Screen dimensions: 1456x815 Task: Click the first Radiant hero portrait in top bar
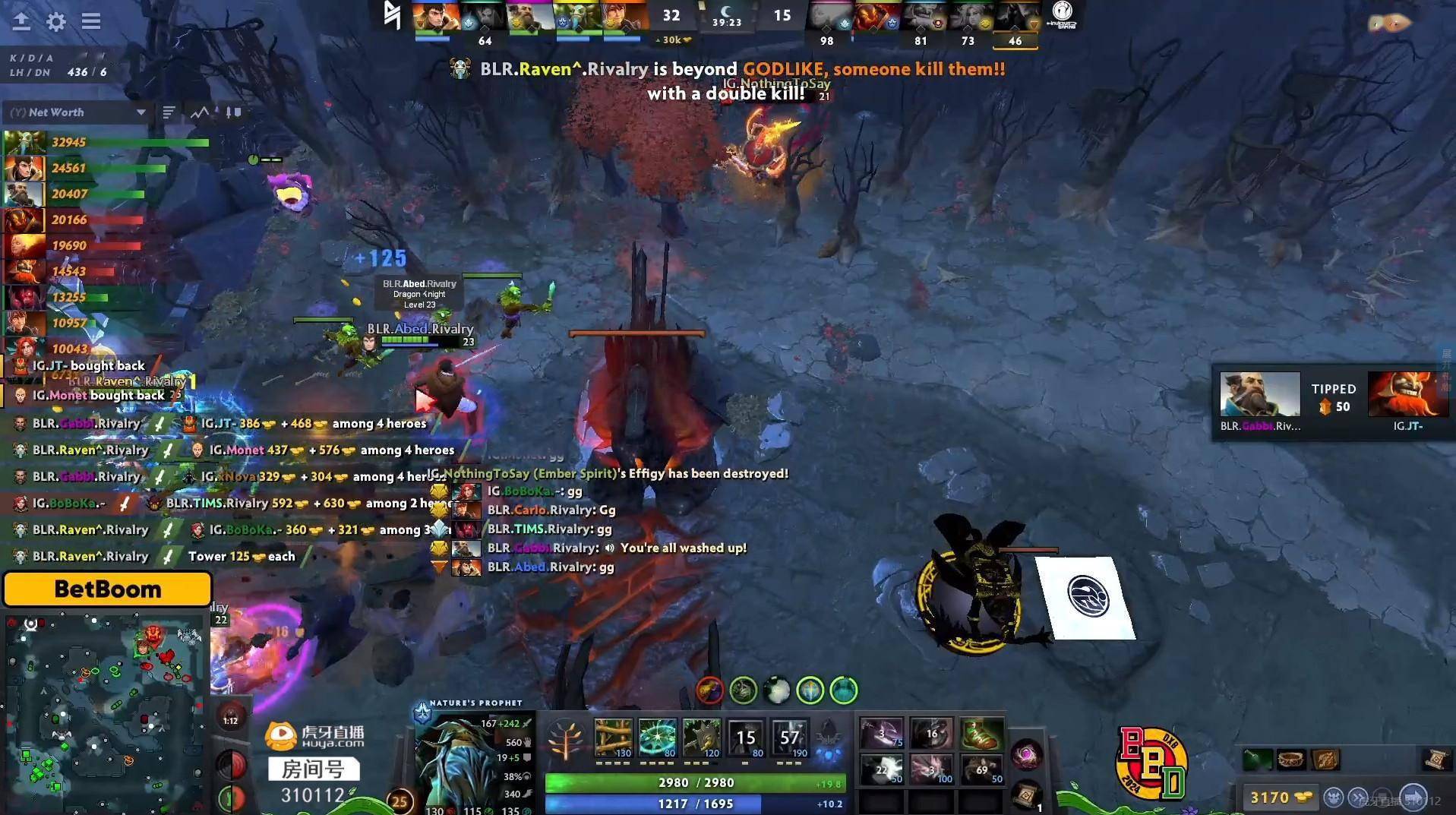[434, 17]
